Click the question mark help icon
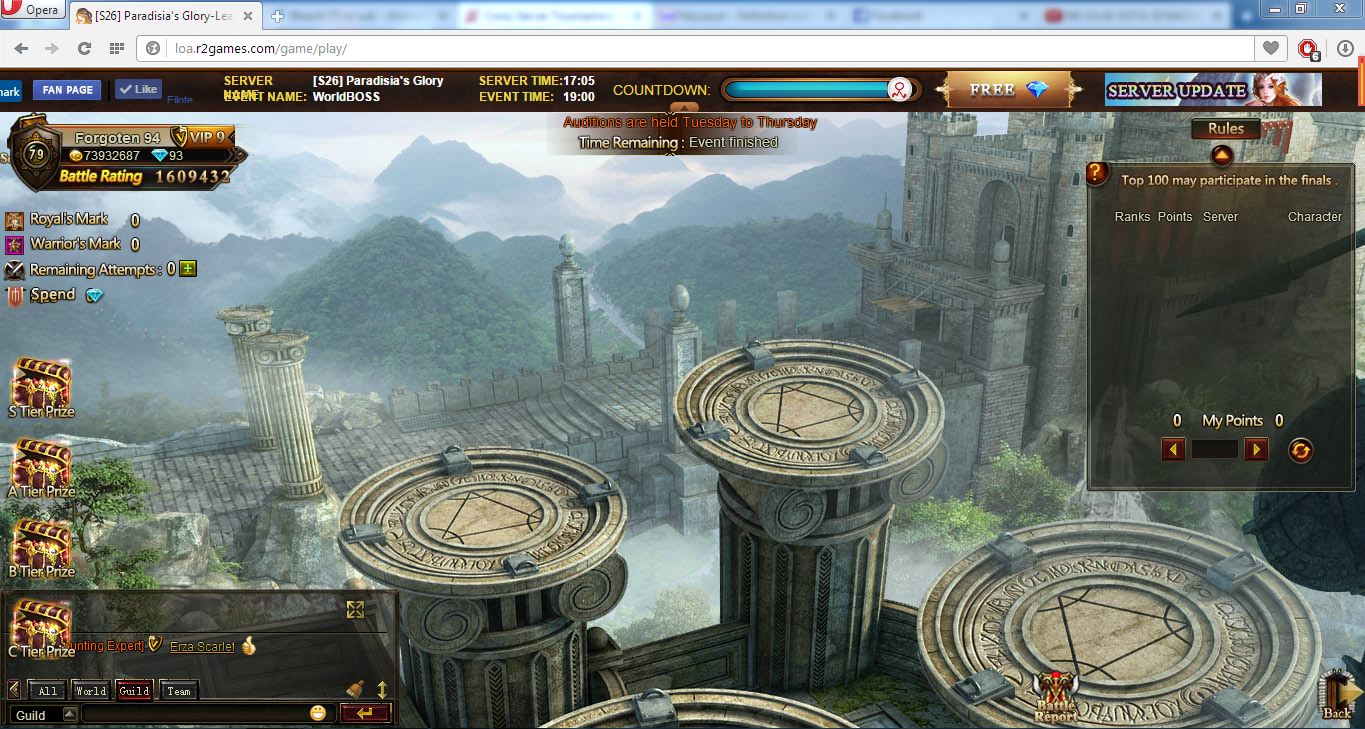The height and width of the screenshot is (729, 1365). click(1097, 174)
